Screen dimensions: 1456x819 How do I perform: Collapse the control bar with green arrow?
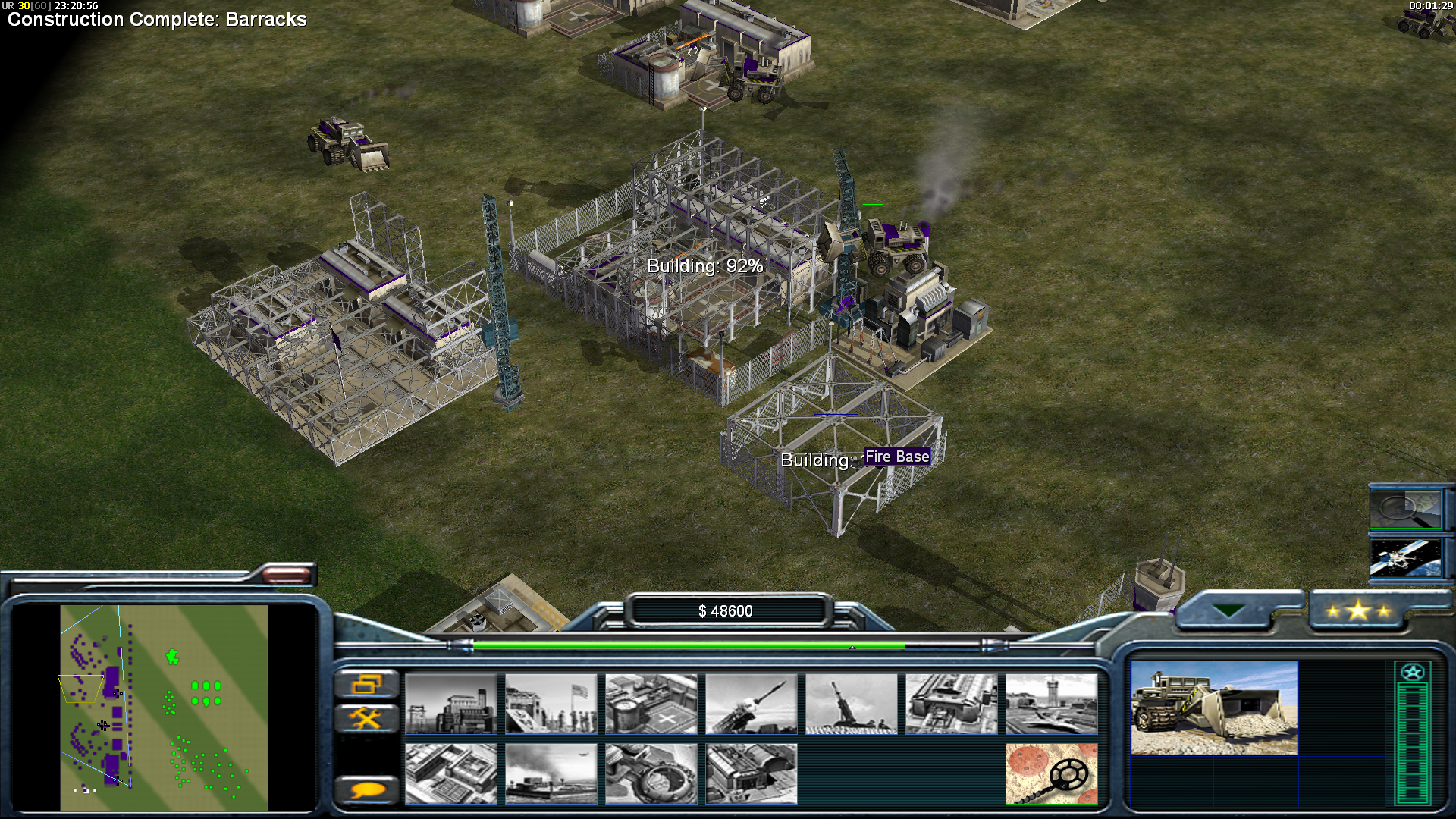point(1228,610)
